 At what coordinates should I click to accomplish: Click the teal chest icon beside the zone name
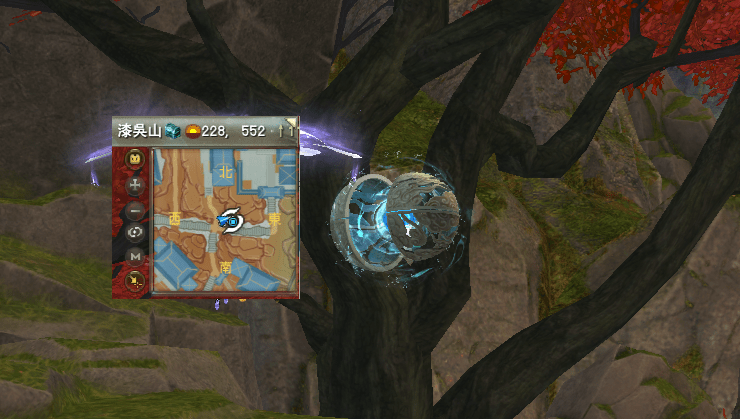171,131
